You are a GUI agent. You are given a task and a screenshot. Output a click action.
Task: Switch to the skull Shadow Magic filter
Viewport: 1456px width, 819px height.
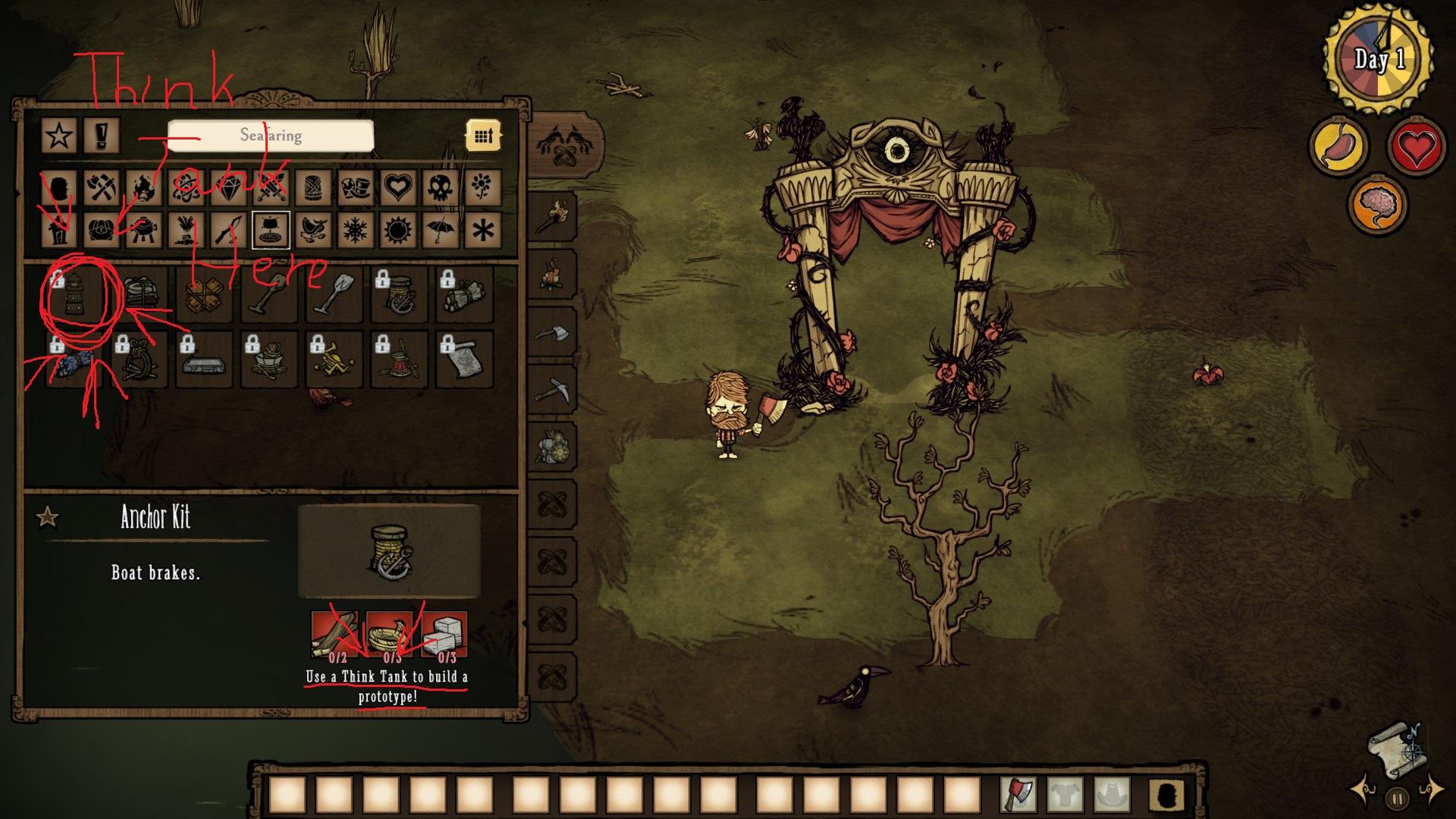coord(440,187)
